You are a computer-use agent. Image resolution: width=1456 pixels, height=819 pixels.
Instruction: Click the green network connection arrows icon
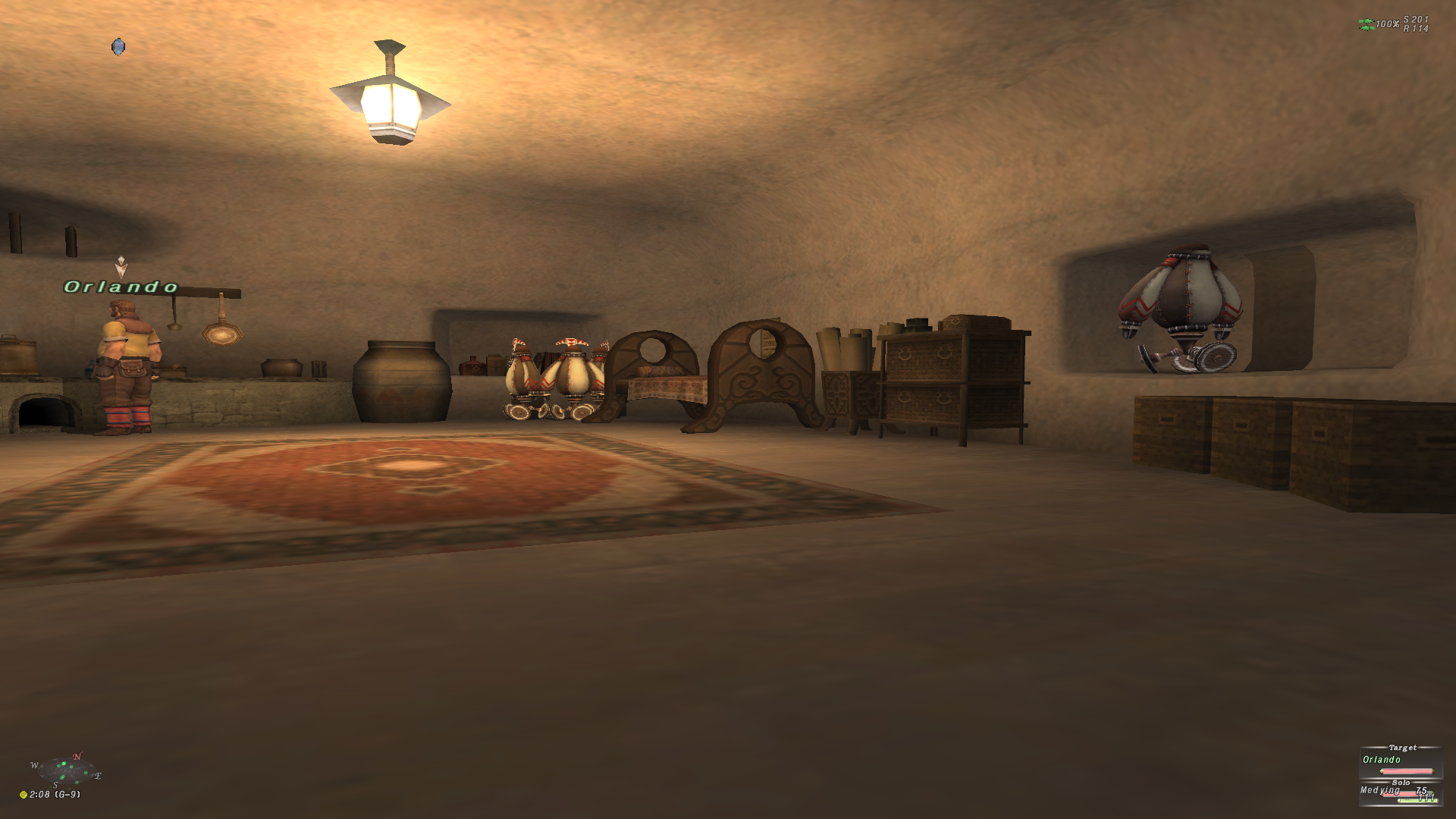tap(1367, 24)
